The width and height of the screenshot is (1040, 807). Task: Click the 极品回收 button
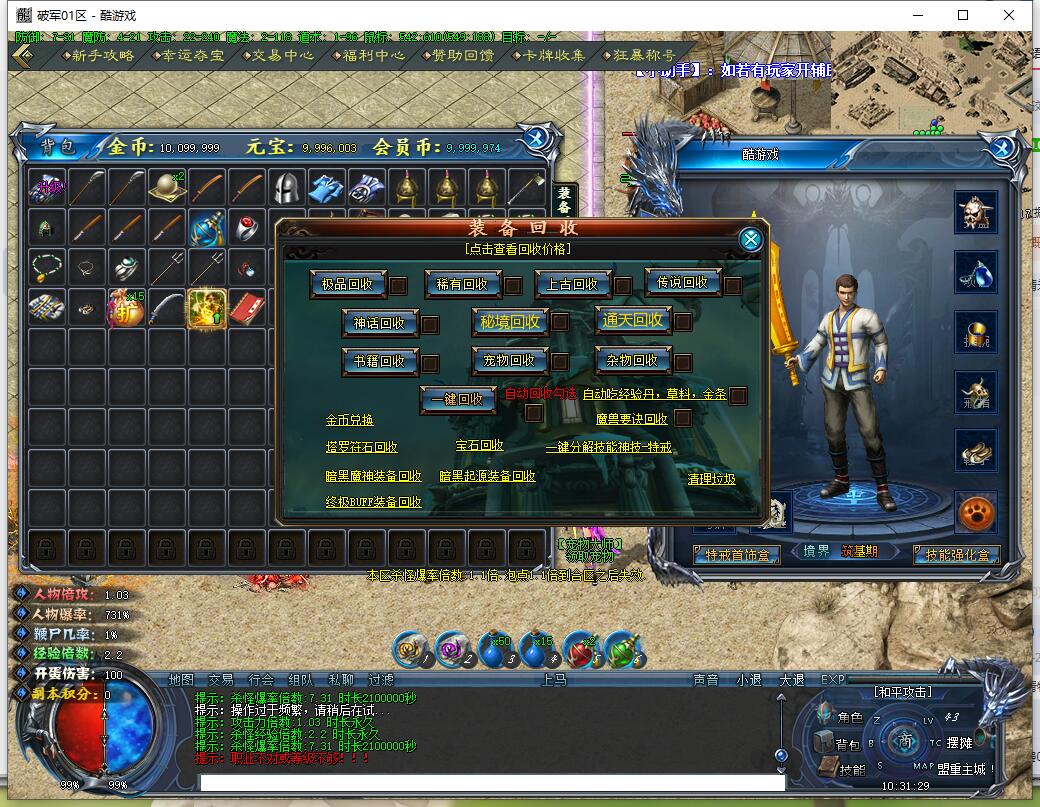347,284
